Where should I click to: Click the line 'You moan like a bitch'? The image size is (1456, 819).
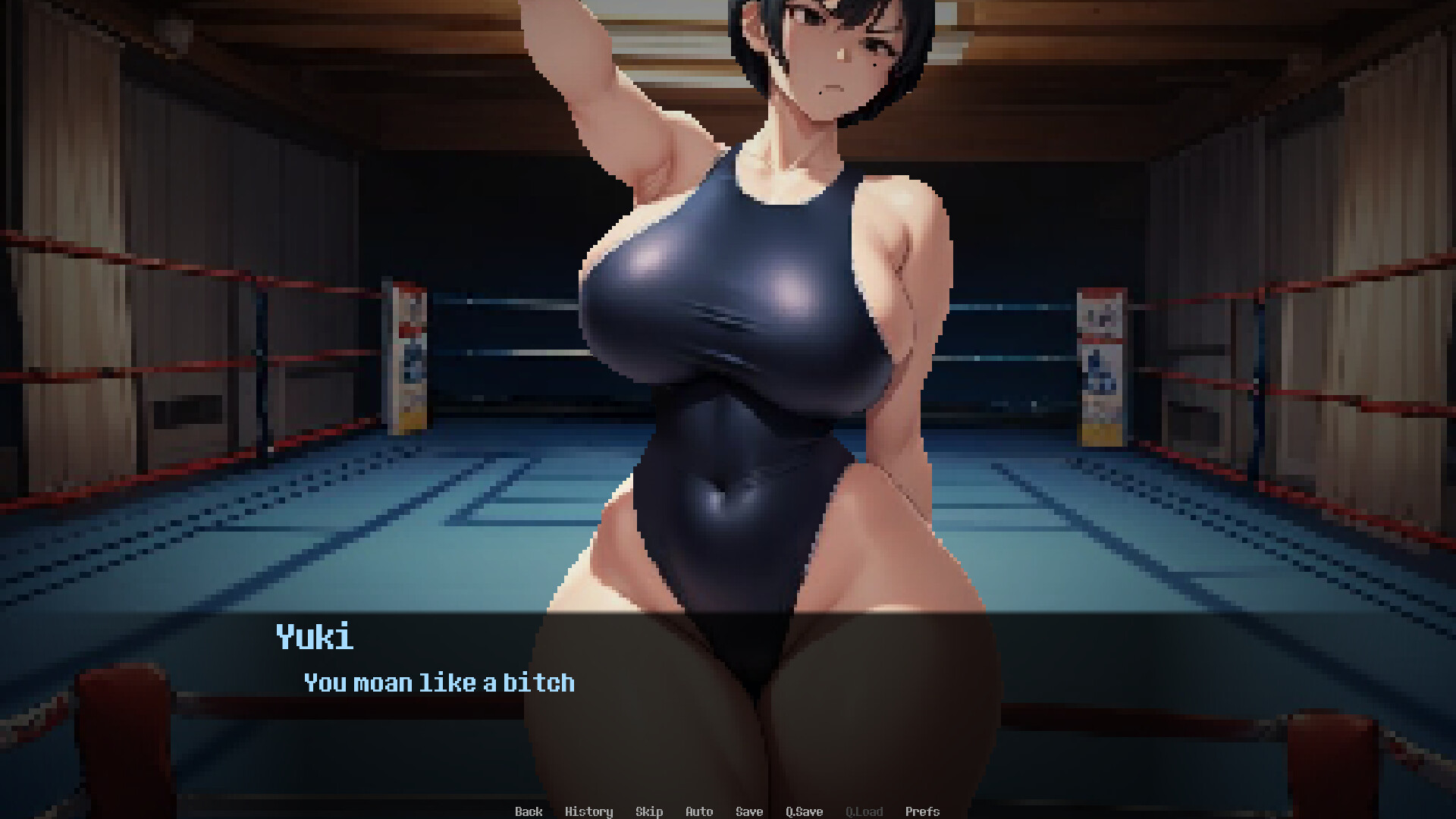click(438, 682)
